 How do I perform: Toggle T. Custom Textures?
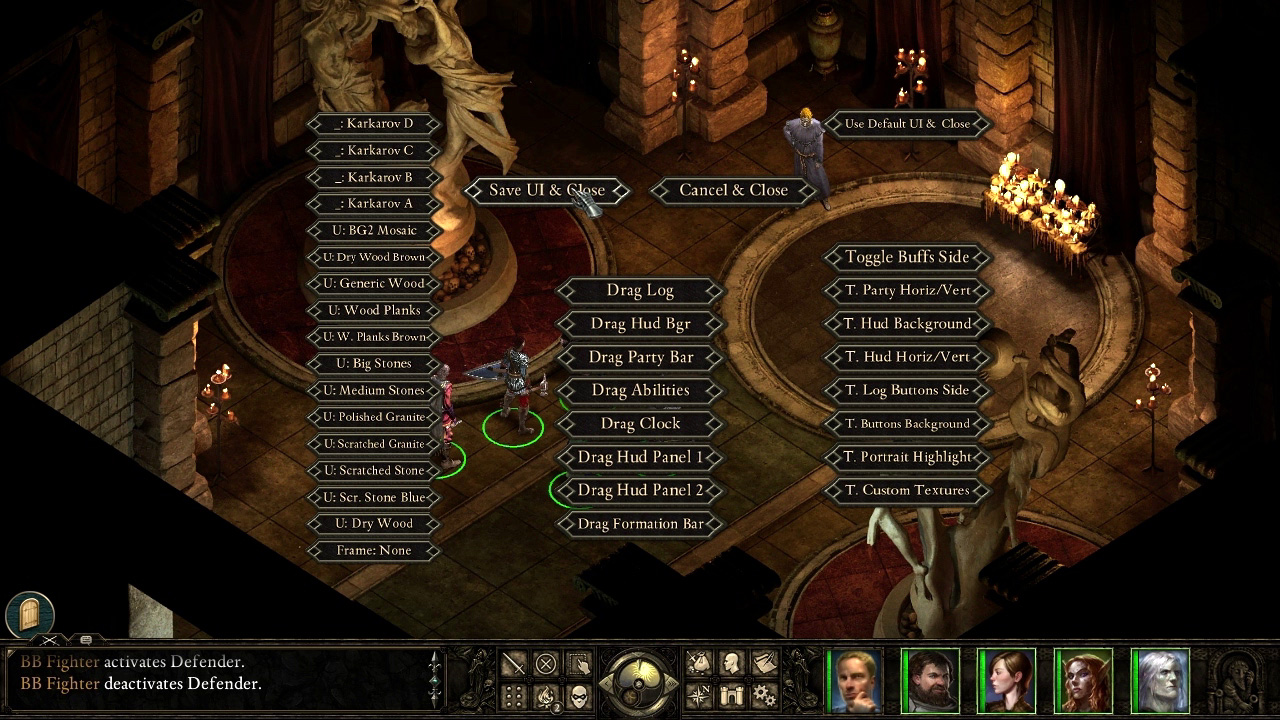point(907,490)
